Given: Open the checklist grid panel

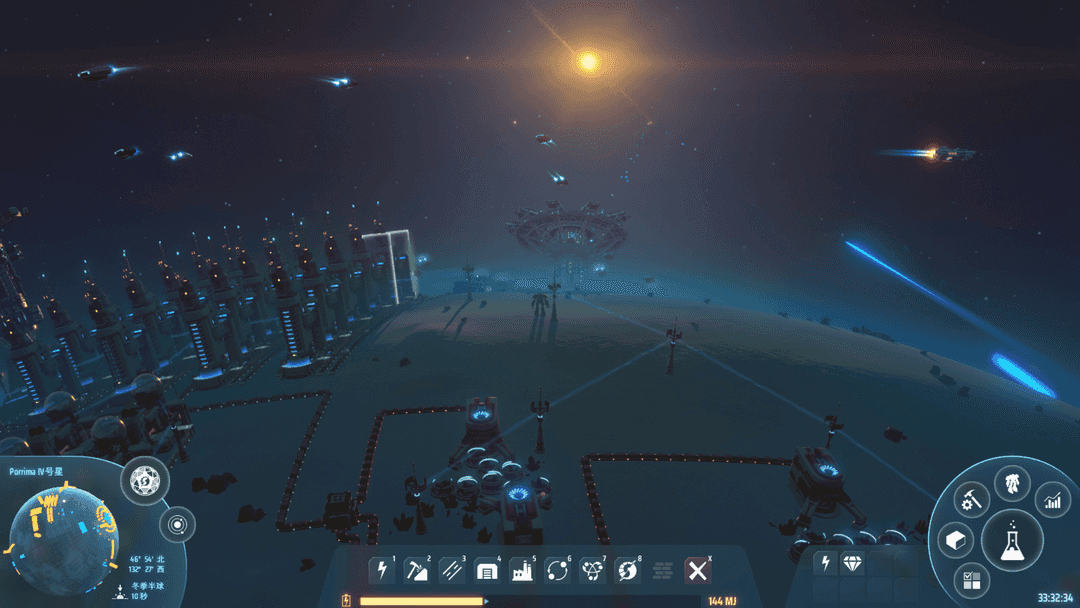Looking at the screenshot, I should pyautogui.click(x=971, y=580).
